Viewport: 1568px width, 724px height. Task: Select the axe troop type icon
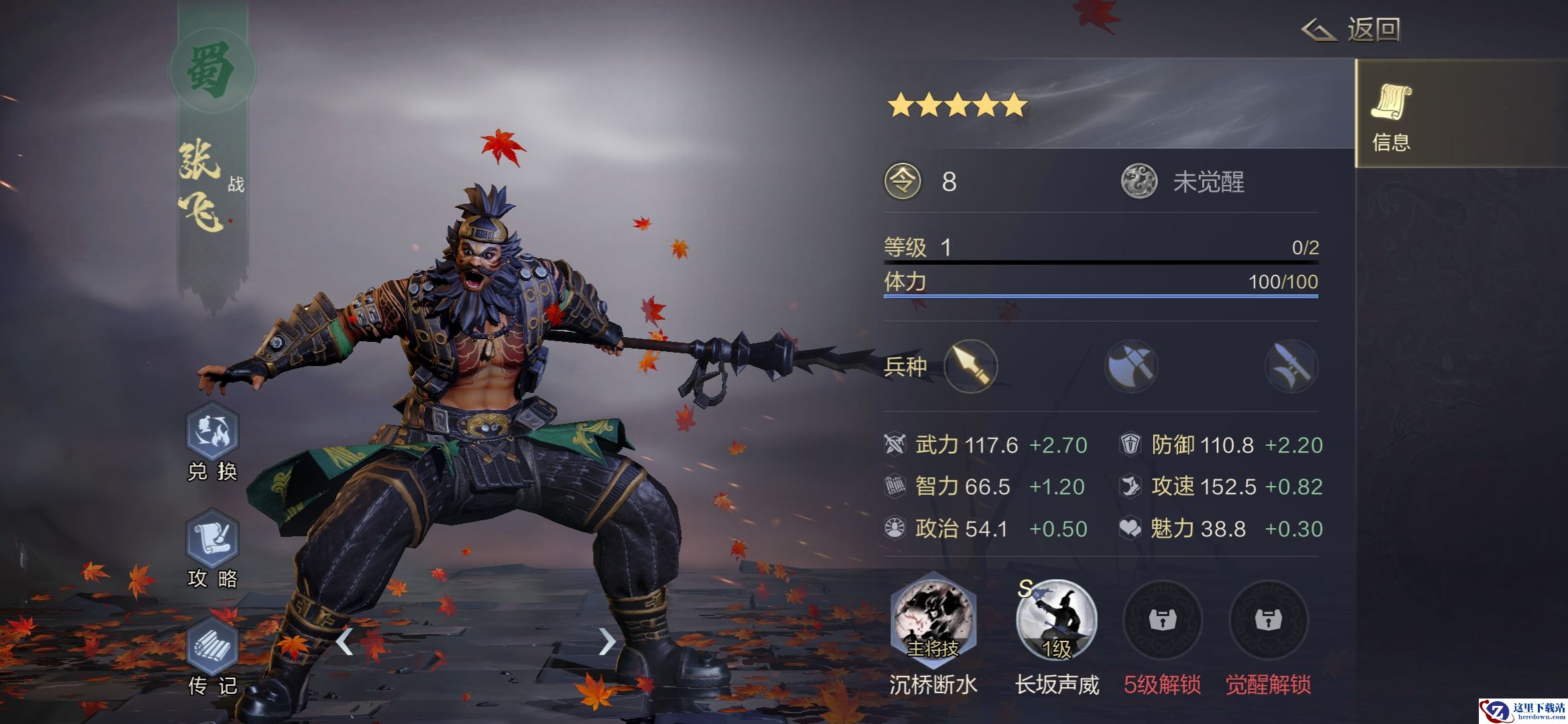(x=1131, y=366)
